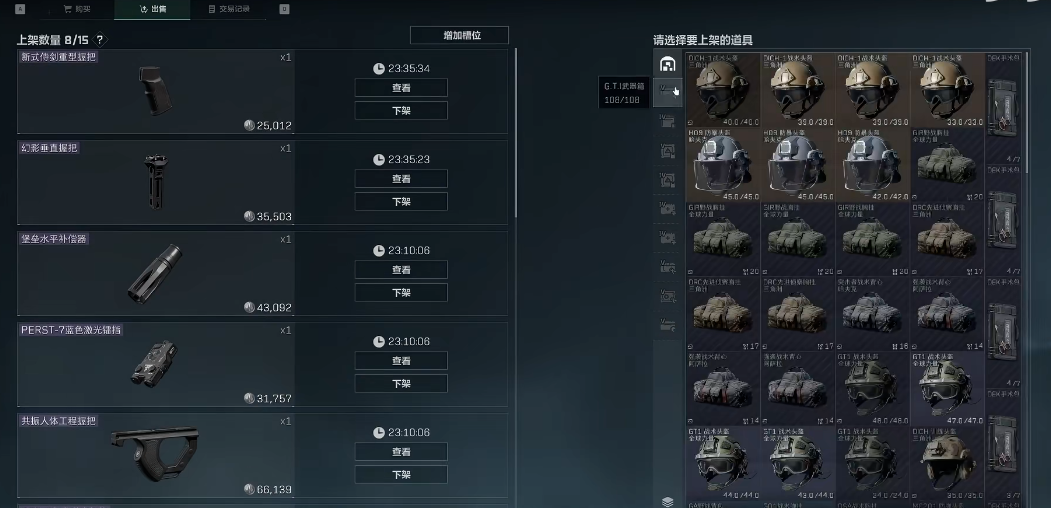Screen dimensions: 1051x508
Task: Open the G.T.I weapon case tab
Action: coord(667,93)
